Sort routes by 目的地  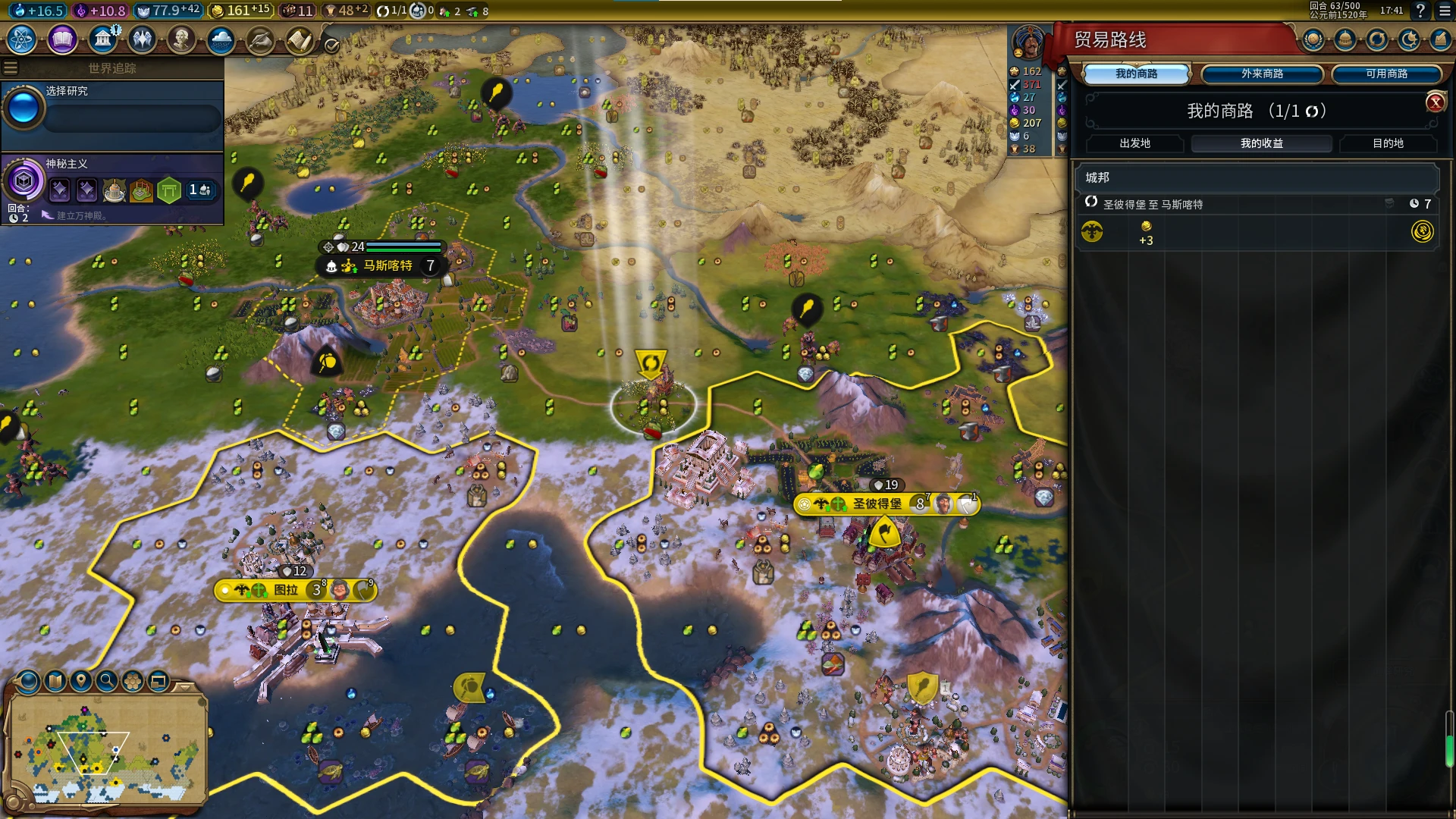(1388, 143)
